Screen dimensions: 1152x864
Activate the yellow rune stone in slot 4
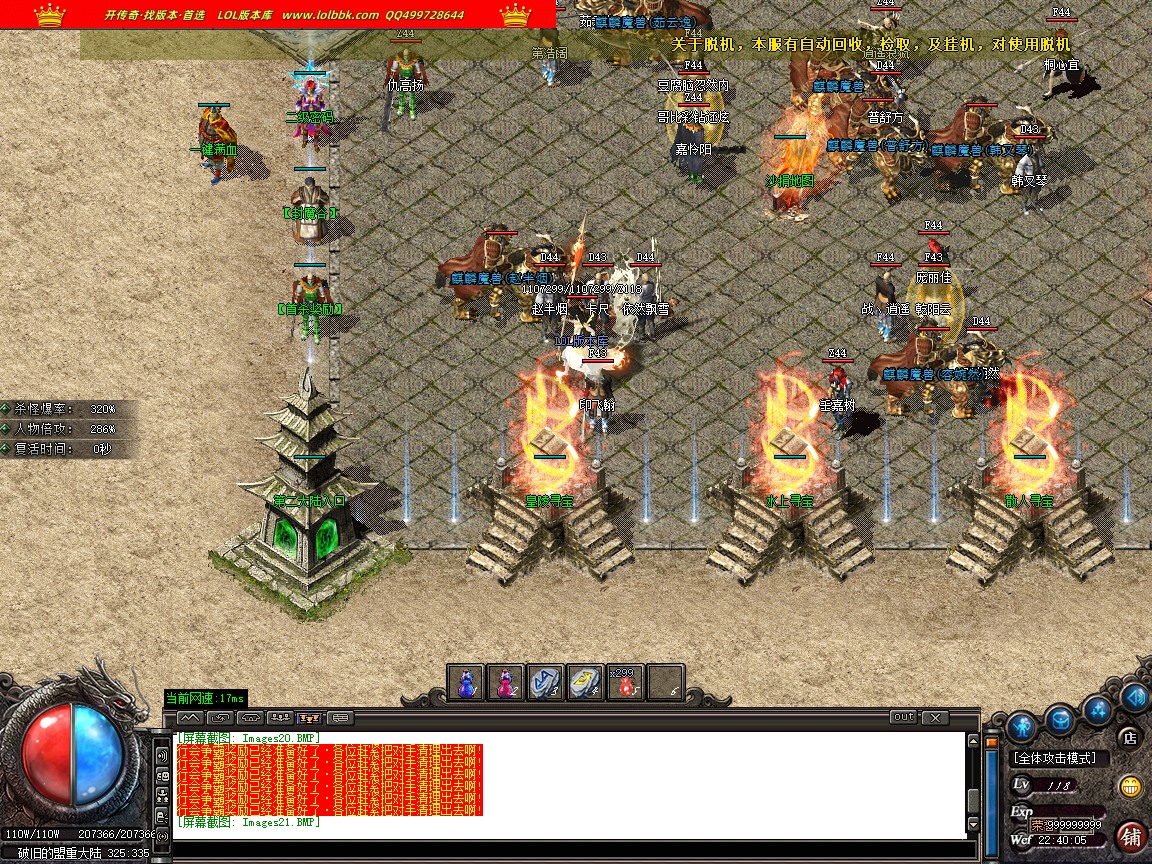pyautogui.click(x=586, y=682)
